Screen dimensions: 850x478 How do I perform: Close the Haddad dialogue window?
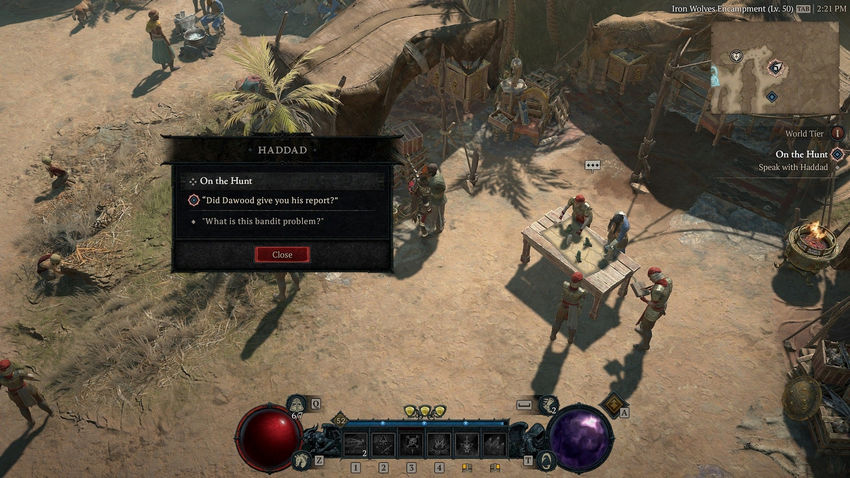coord(282,255)
